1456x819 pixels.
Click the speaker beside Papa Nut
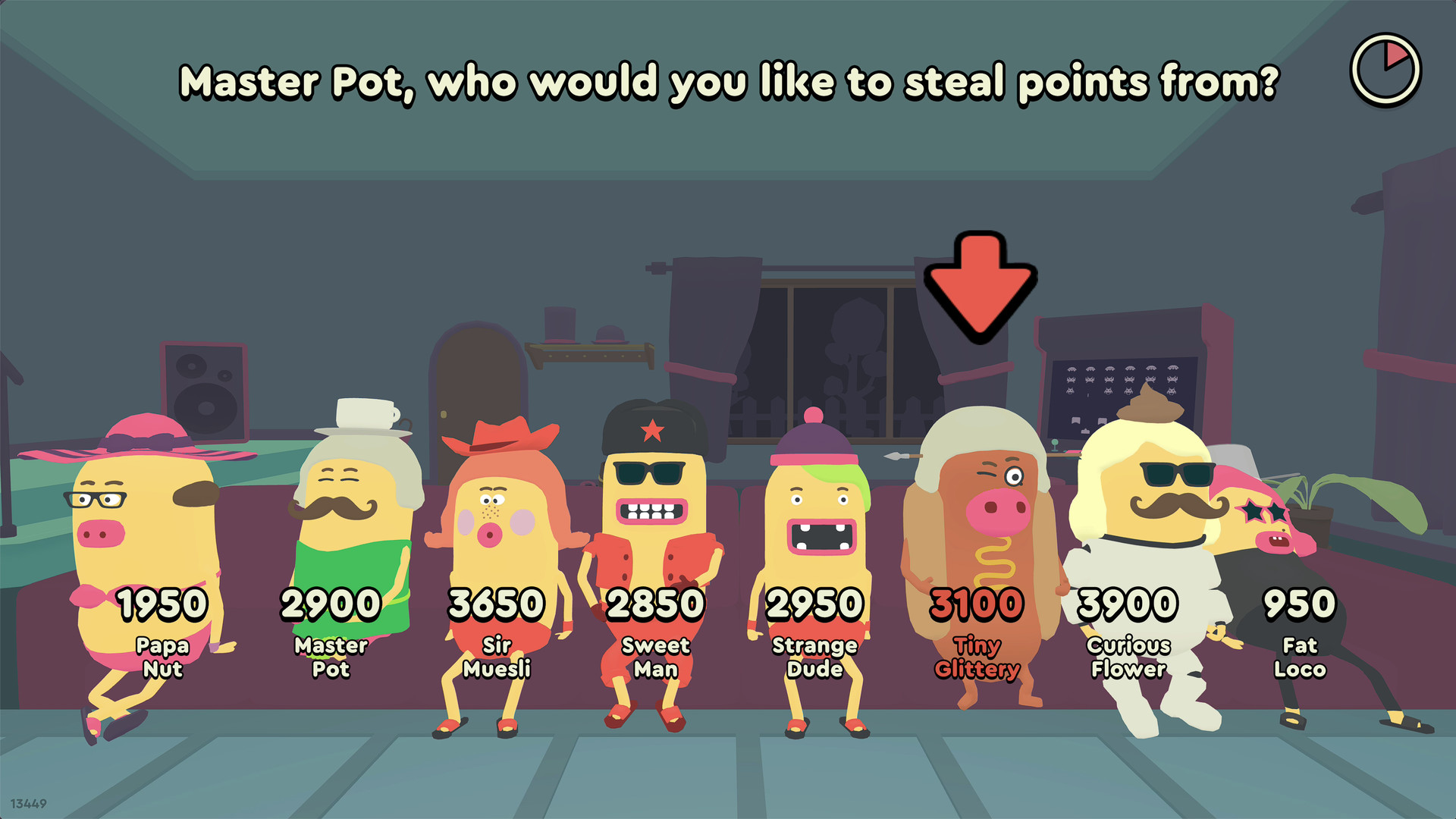pos(205,394)
